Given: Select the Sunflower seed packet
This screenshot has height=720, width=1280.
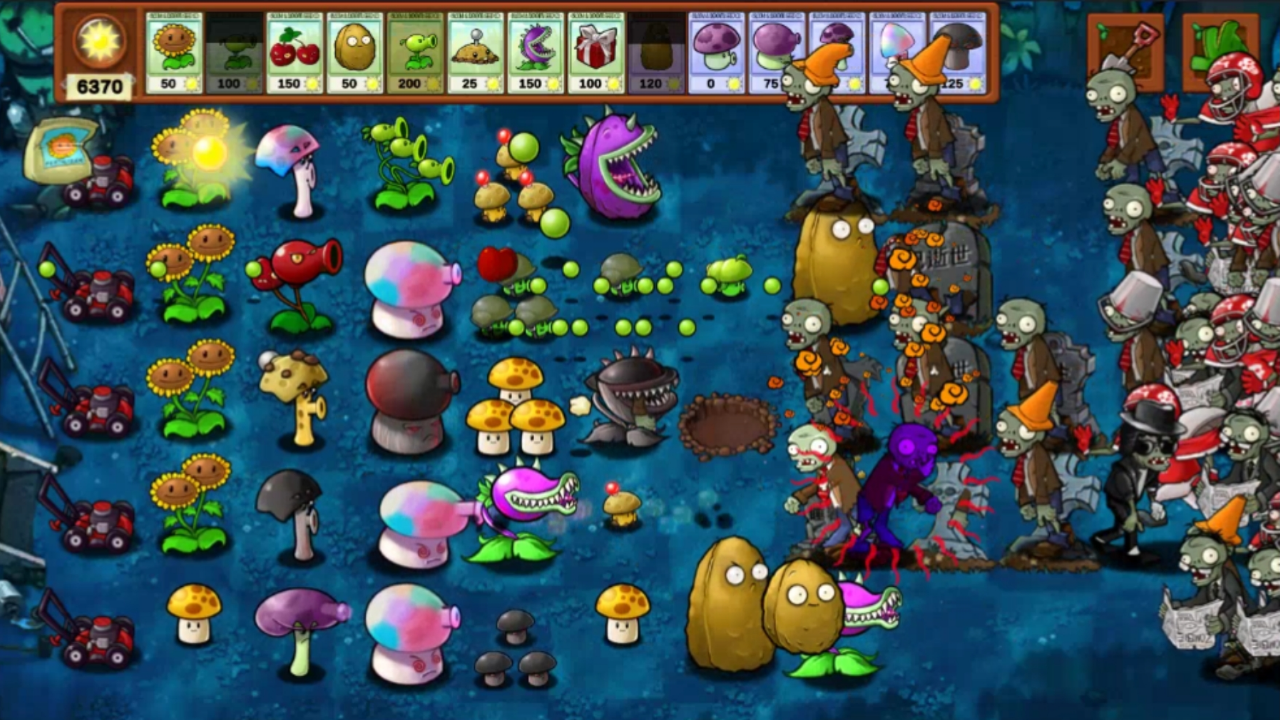Looking at the screenshot, I should (173, 50).
